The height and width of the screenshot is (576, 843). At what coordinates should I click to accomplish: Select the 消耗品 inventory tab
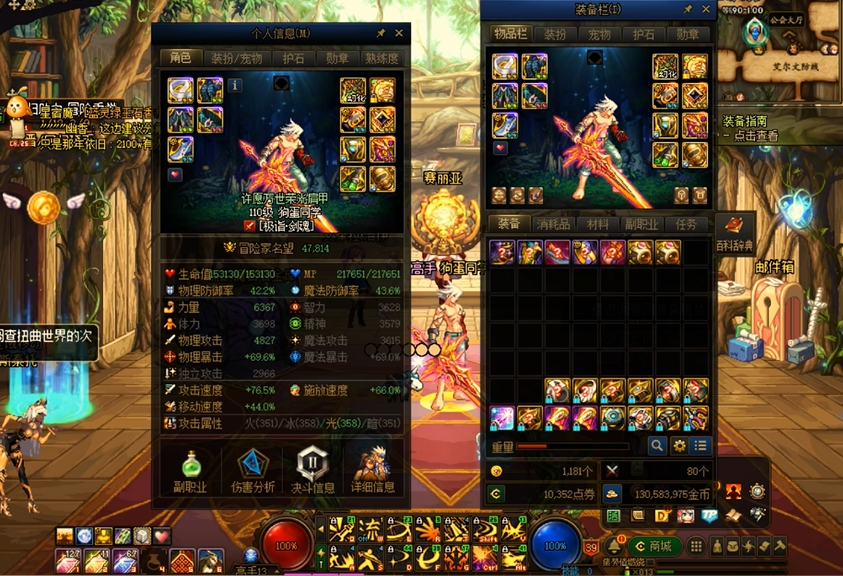tap(552, 224)
